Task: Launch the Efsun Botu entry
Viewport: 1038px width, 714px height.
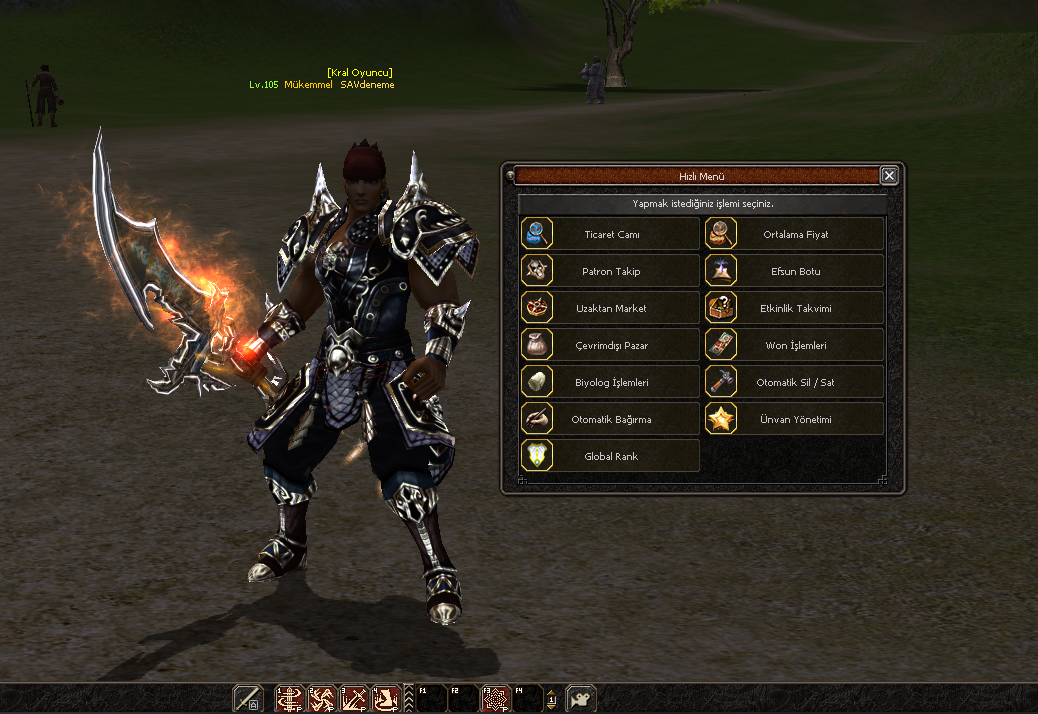Action: (x=794, y=272)
